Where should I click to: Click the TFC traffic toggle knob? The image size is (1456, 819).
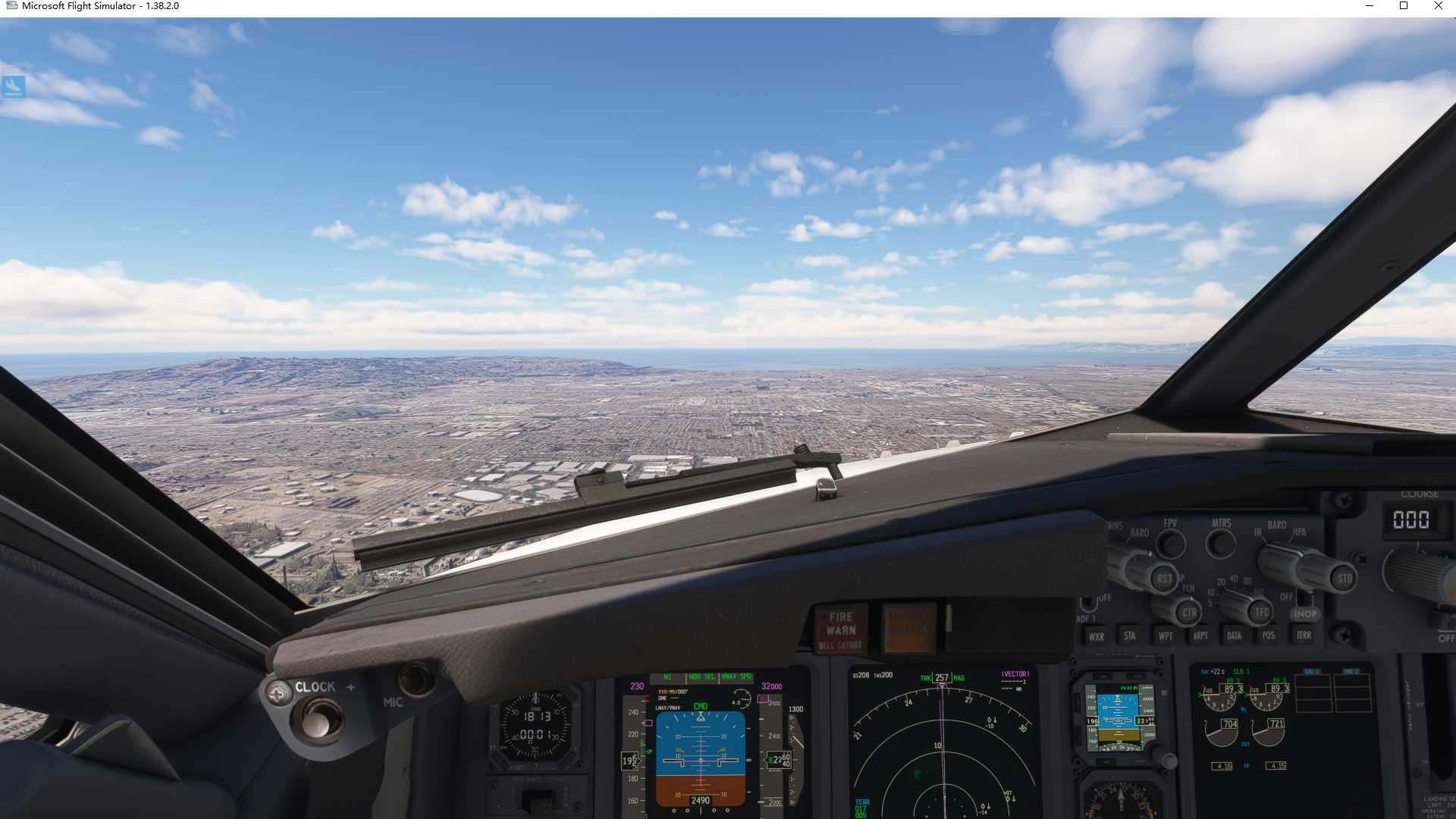[1261, 610]
